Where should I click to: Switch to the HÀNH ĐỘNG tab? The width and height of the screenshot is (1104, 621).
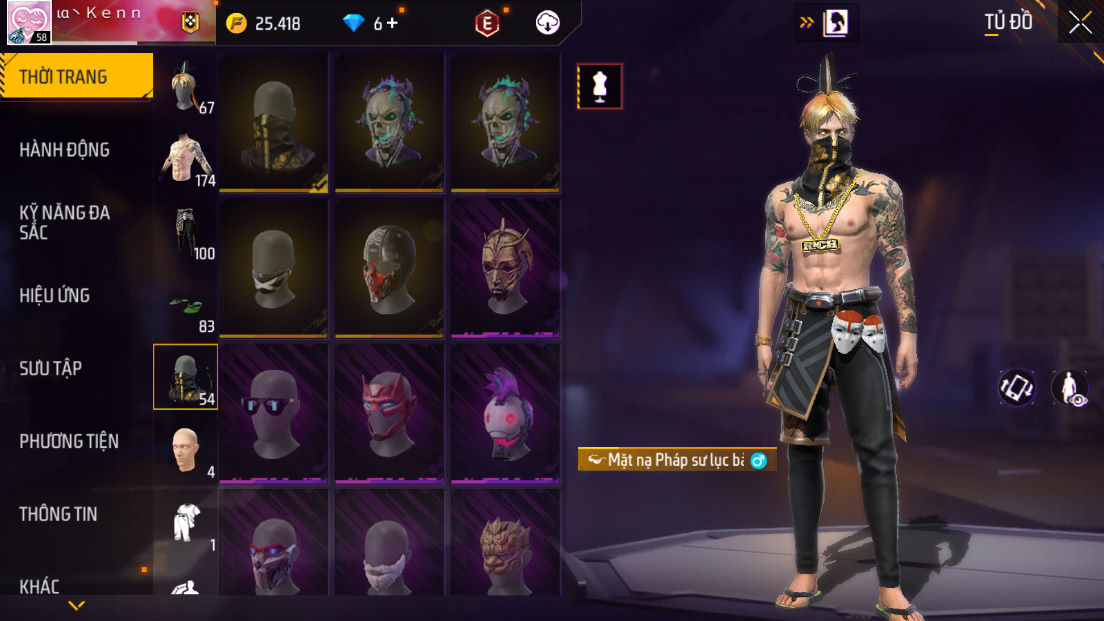pyautogui.click(x=65, y=150)
